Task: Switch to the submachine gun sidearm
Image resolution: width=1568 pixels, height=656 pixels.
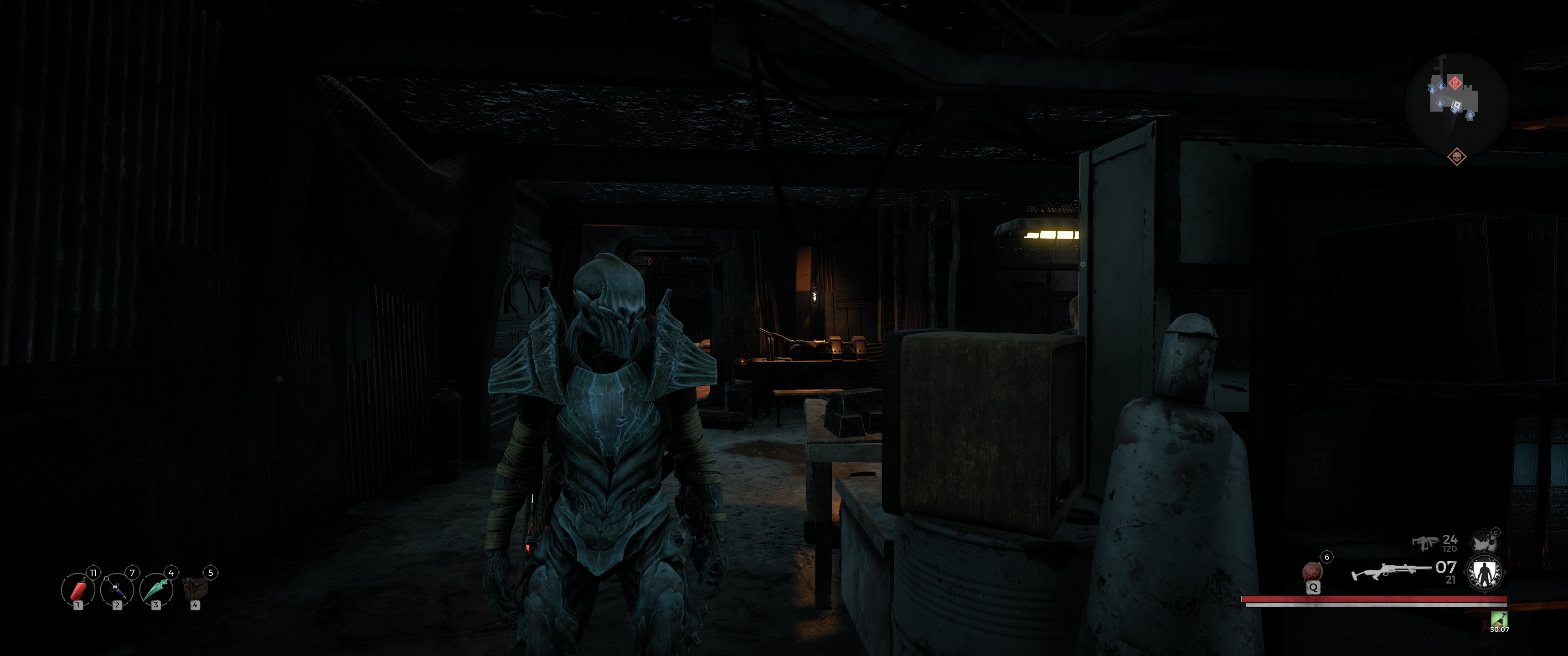Action: (x=1425, y=542)
